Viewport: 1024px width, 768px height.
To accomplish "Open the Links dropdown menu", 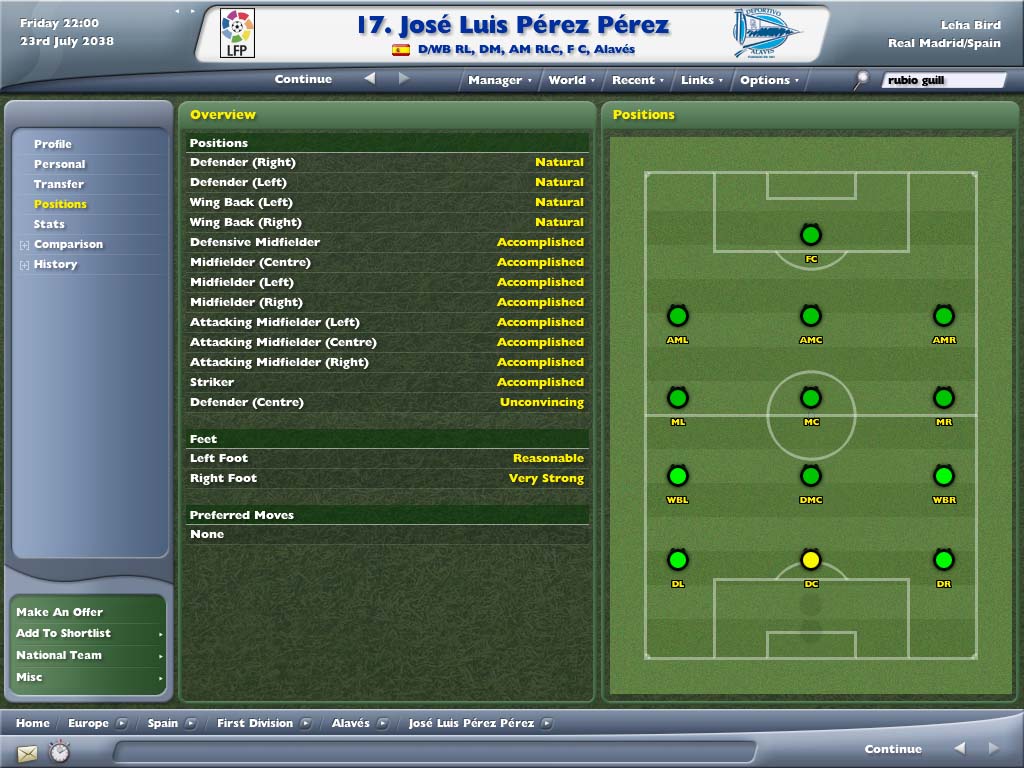I will click(702, 80).
